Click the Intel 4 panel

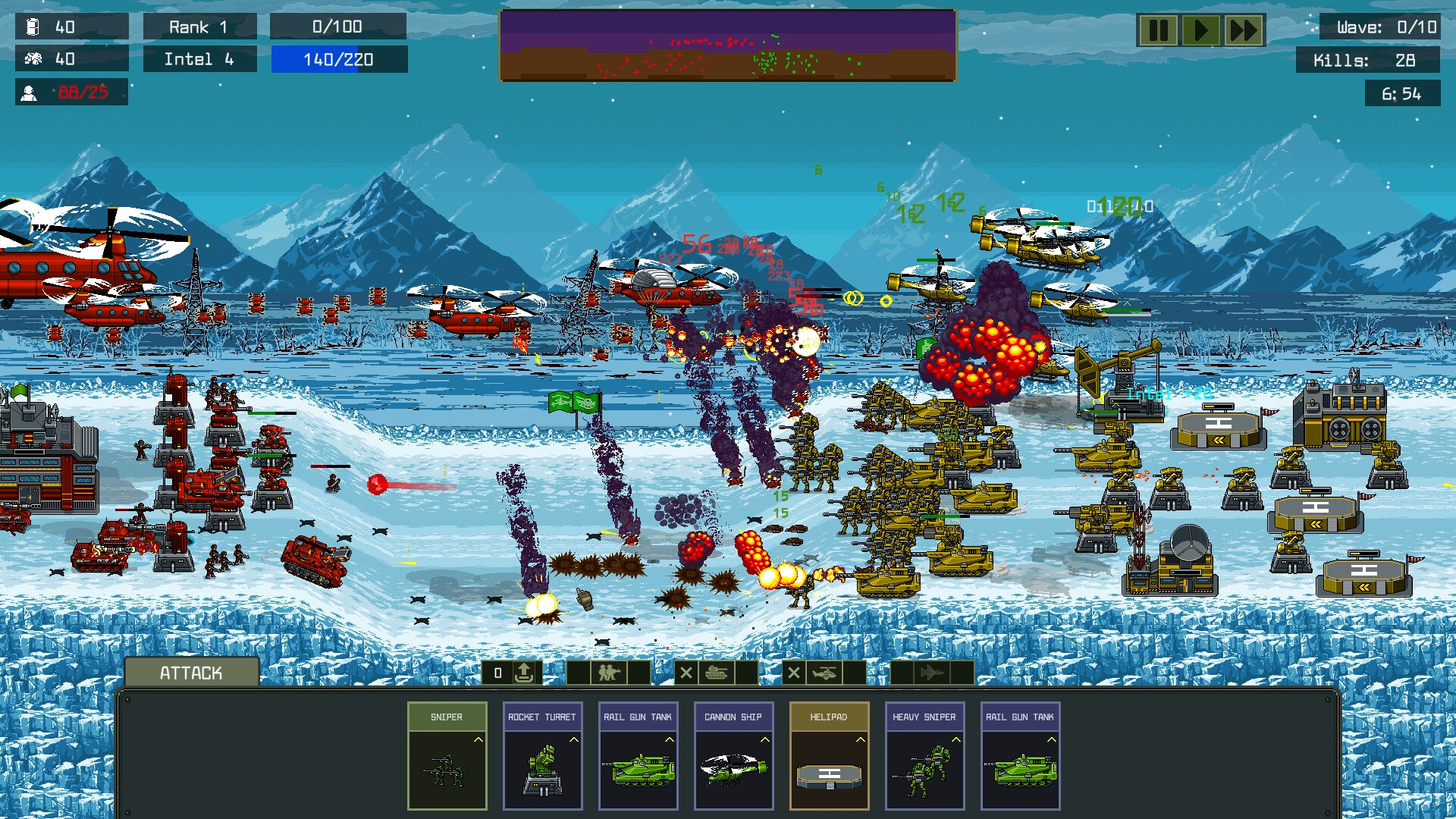[199, 58]
